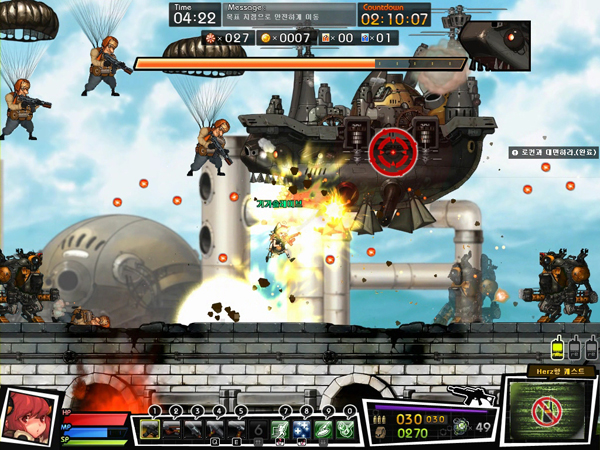Open the quest objective tracker text
Image resolution: width=600 pixels, height=450 pixels.
coord(553,153)
